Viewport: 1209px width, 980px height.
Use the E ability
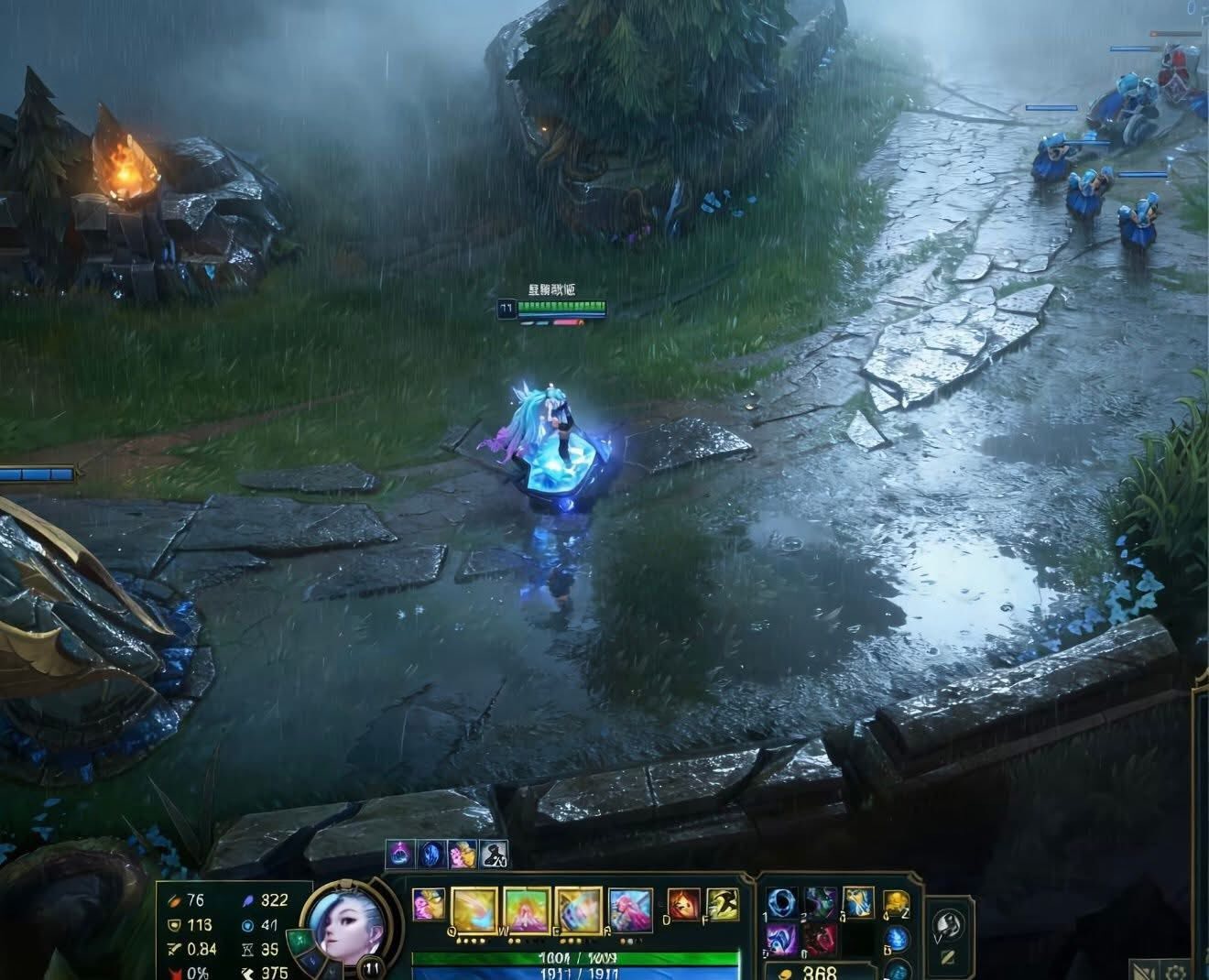pos(579,909)
